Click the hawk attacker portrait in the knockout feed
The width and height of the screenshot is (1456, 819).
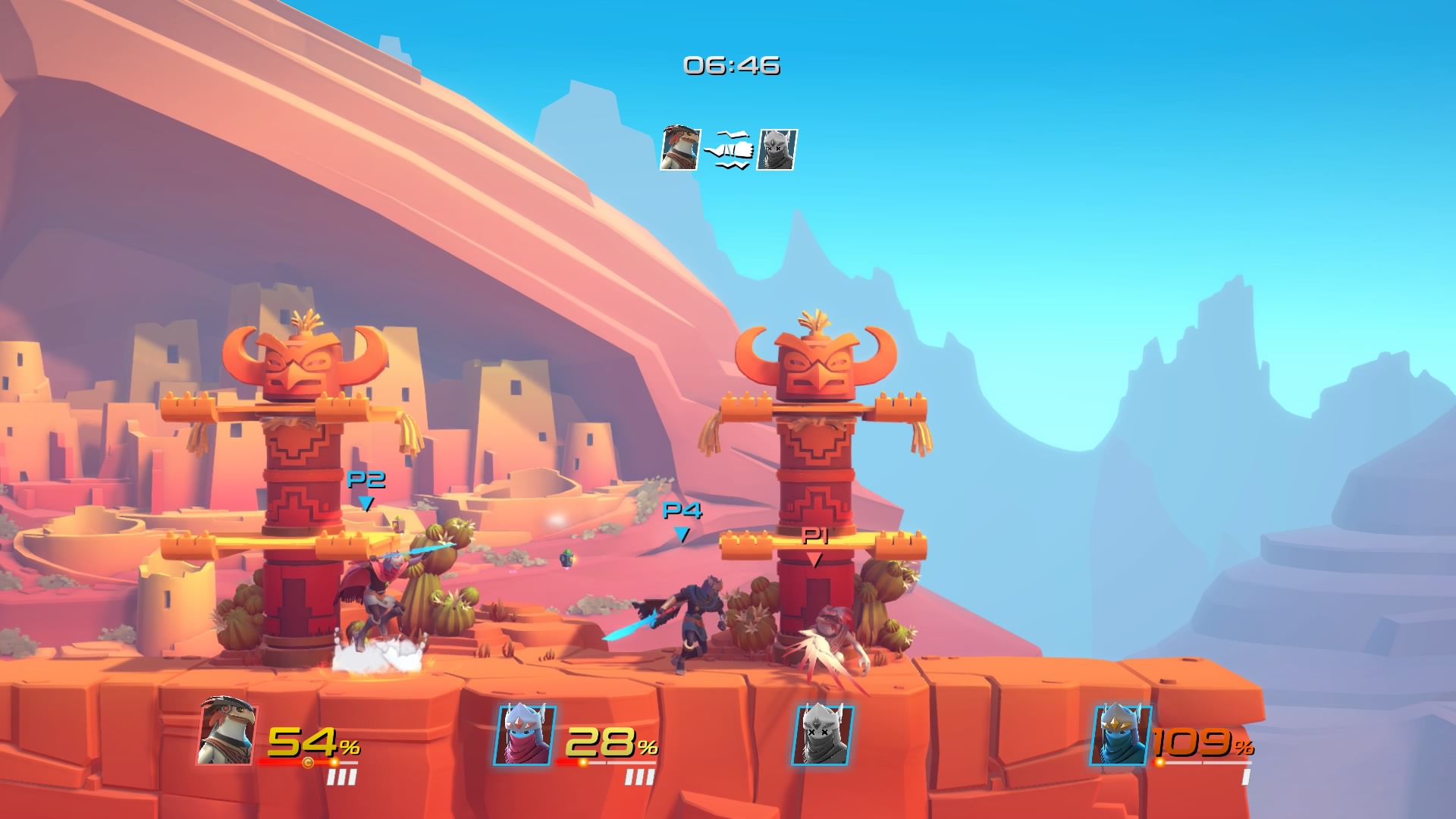click(x=679, y=149)
